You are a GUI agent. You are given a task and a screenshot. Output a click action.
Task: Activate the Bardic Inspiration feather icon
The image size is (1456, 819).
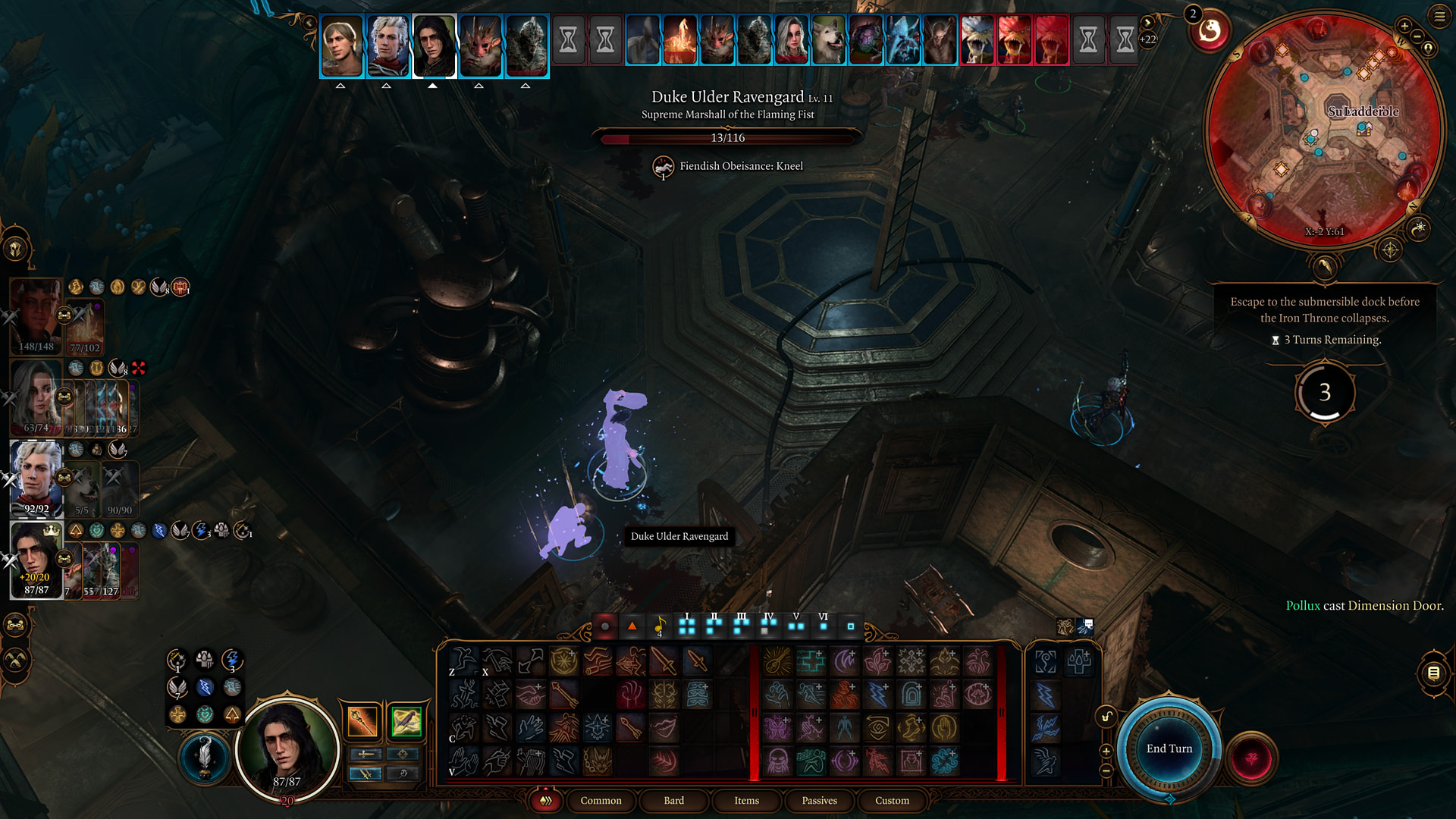(204, 756)
